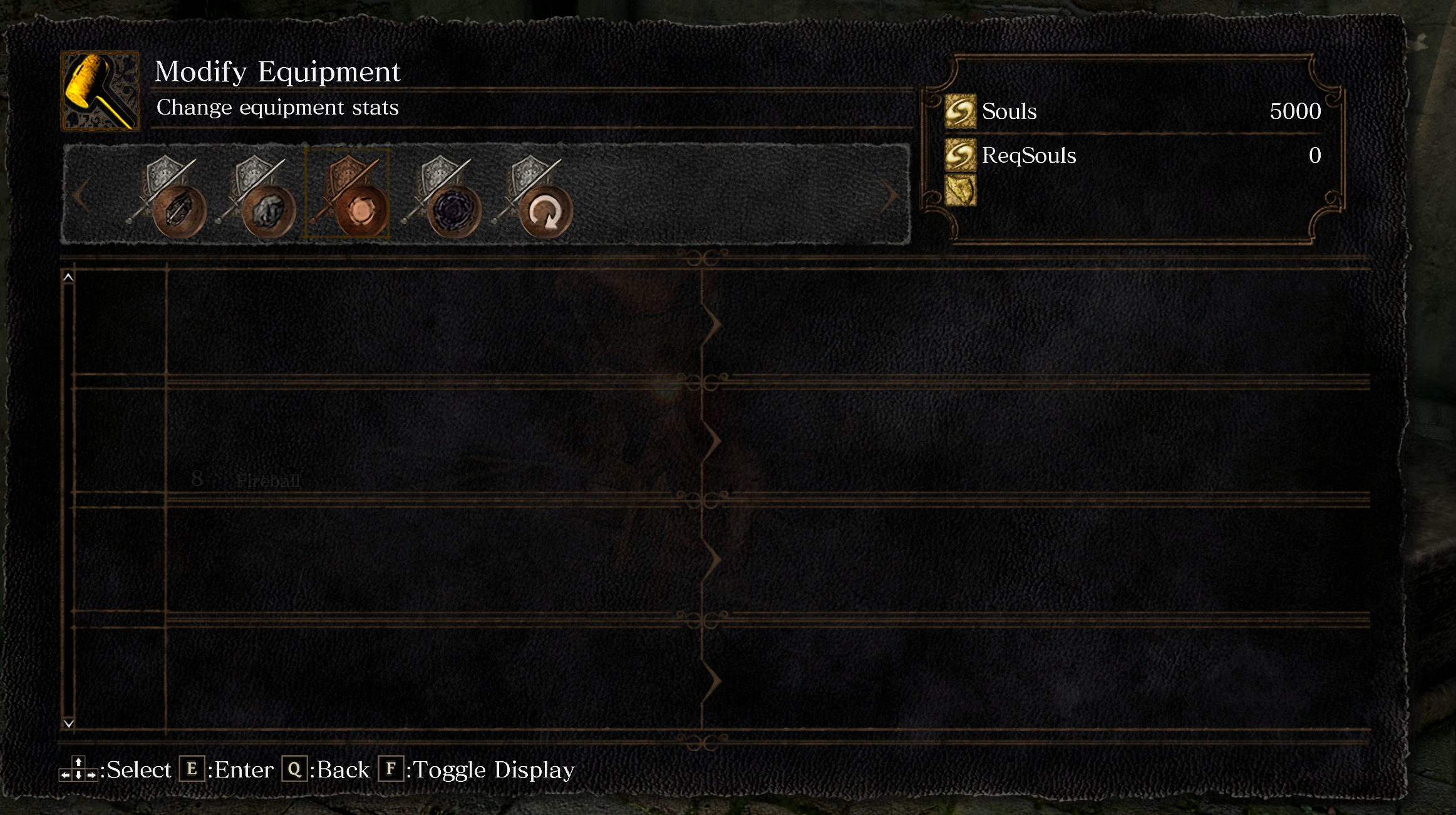
Task: Select the dark crystal gem modification tab
Action: click(x=168, y=197)
